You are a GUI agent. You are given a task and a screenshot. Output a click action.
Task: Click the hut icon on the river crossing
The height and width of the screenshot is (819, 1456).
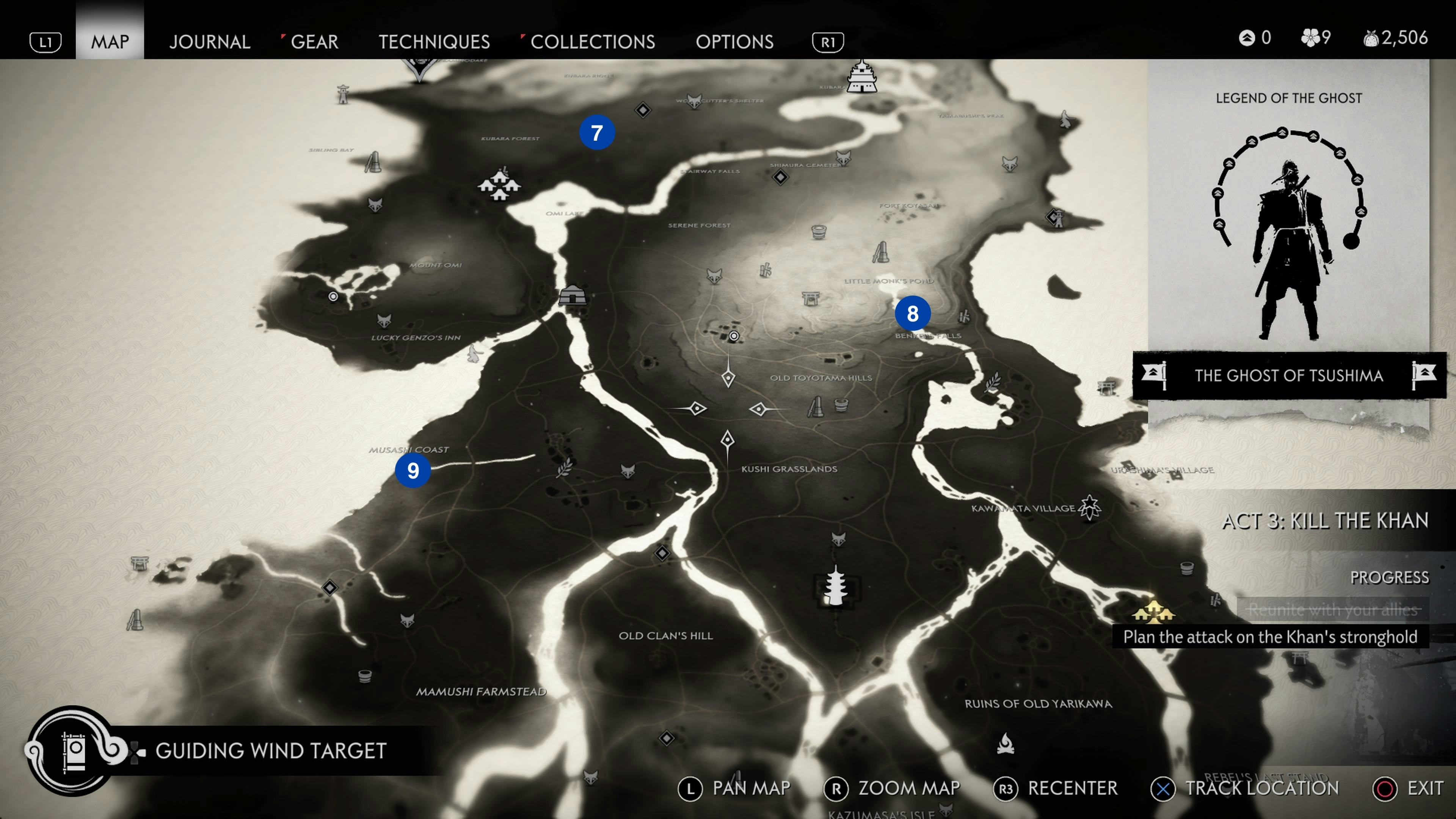[573, 295]
